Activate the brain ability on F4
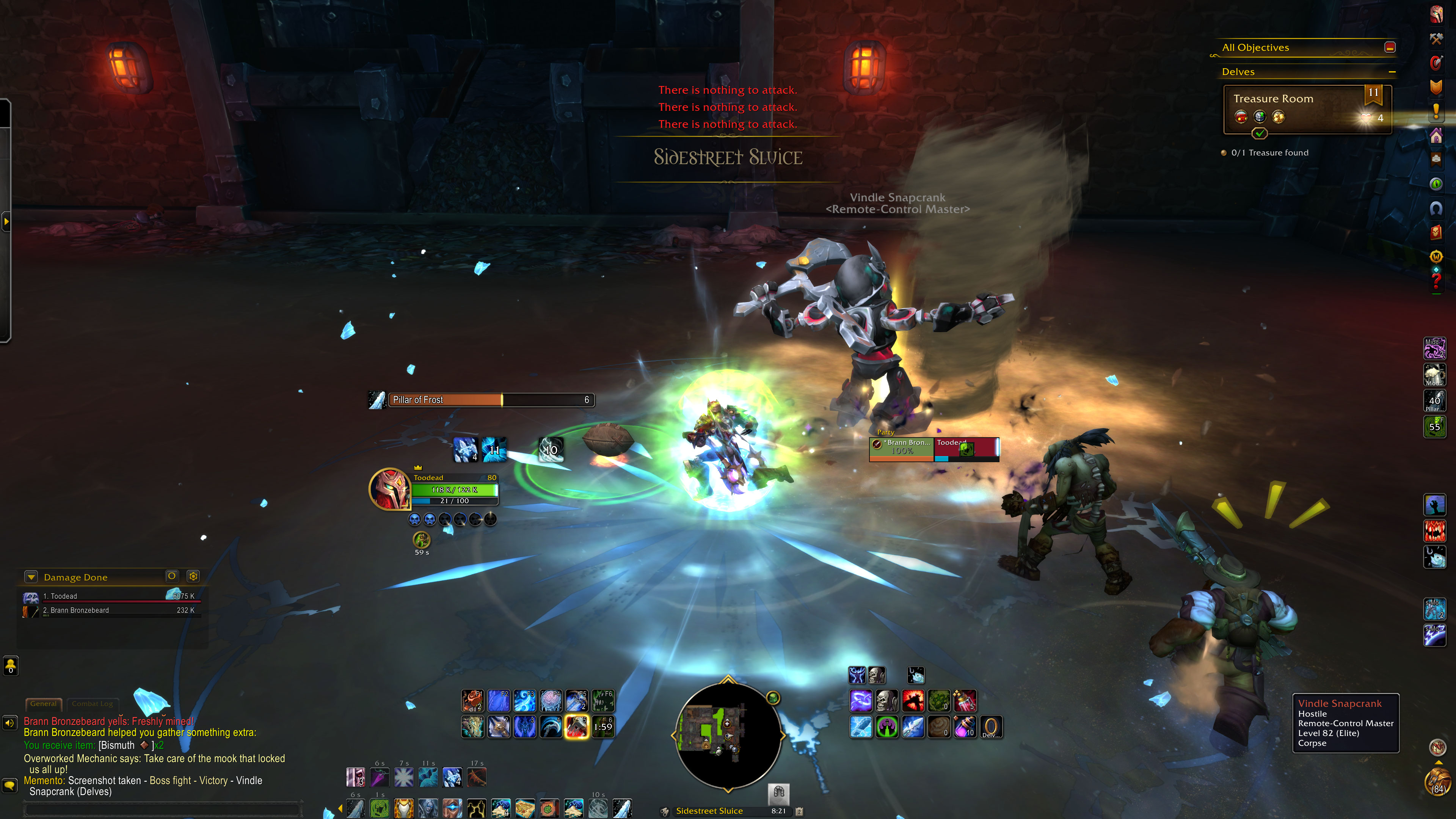 551,701
